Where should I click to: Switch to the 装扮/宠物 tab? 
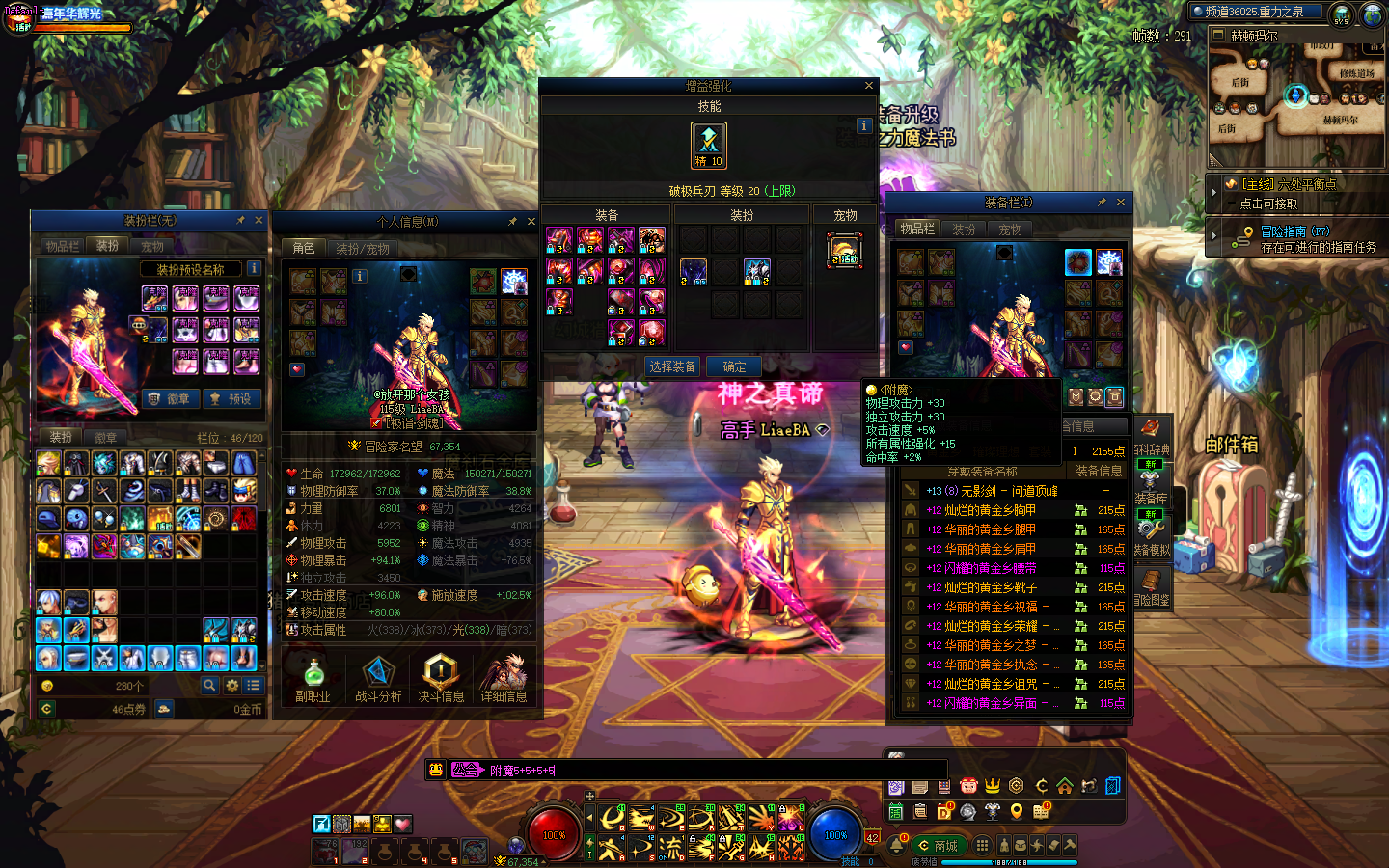coord(363,249)
